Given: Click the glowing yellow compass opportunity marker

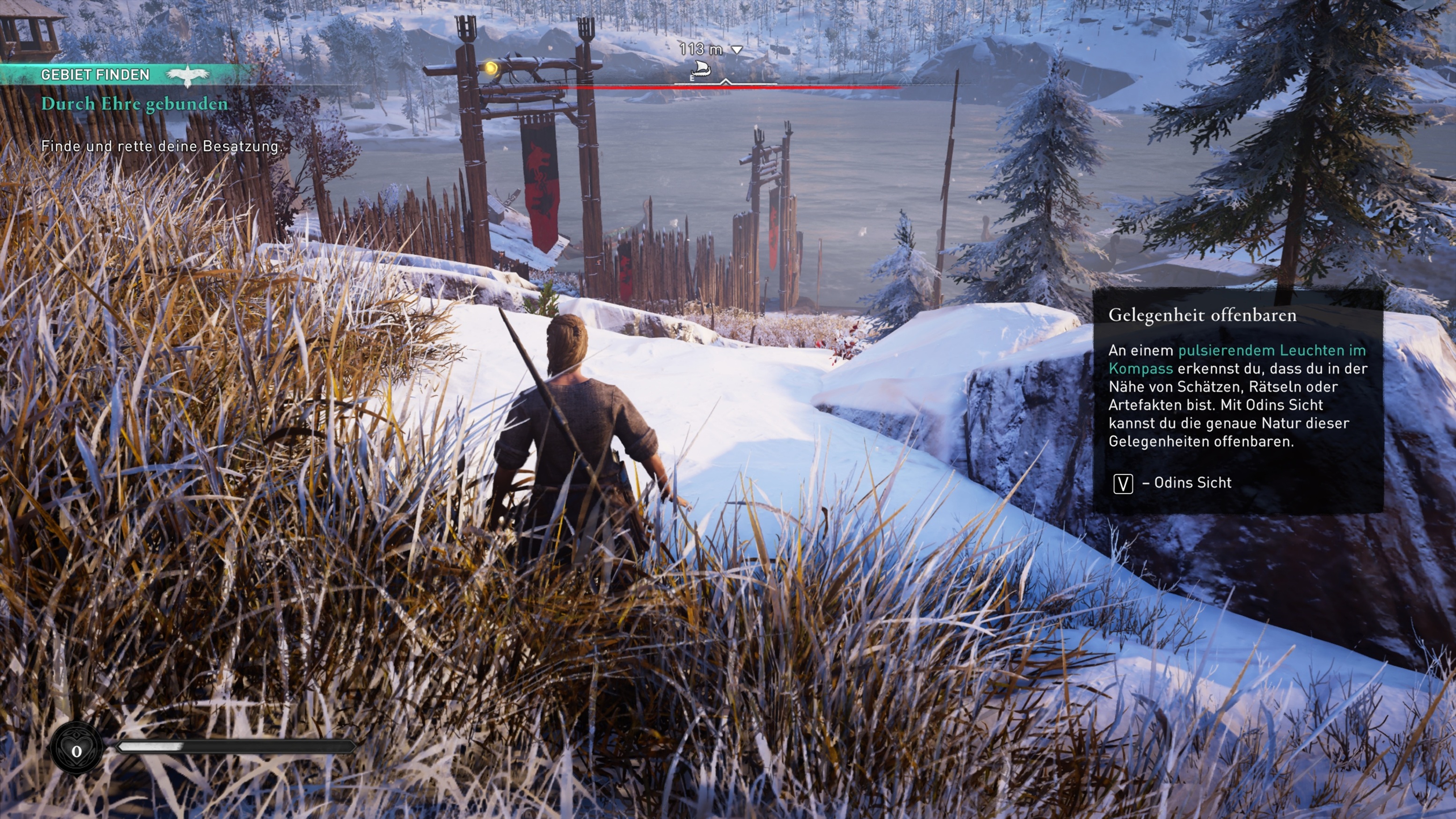Looking at the screenshot, I should tap(491, 68).
